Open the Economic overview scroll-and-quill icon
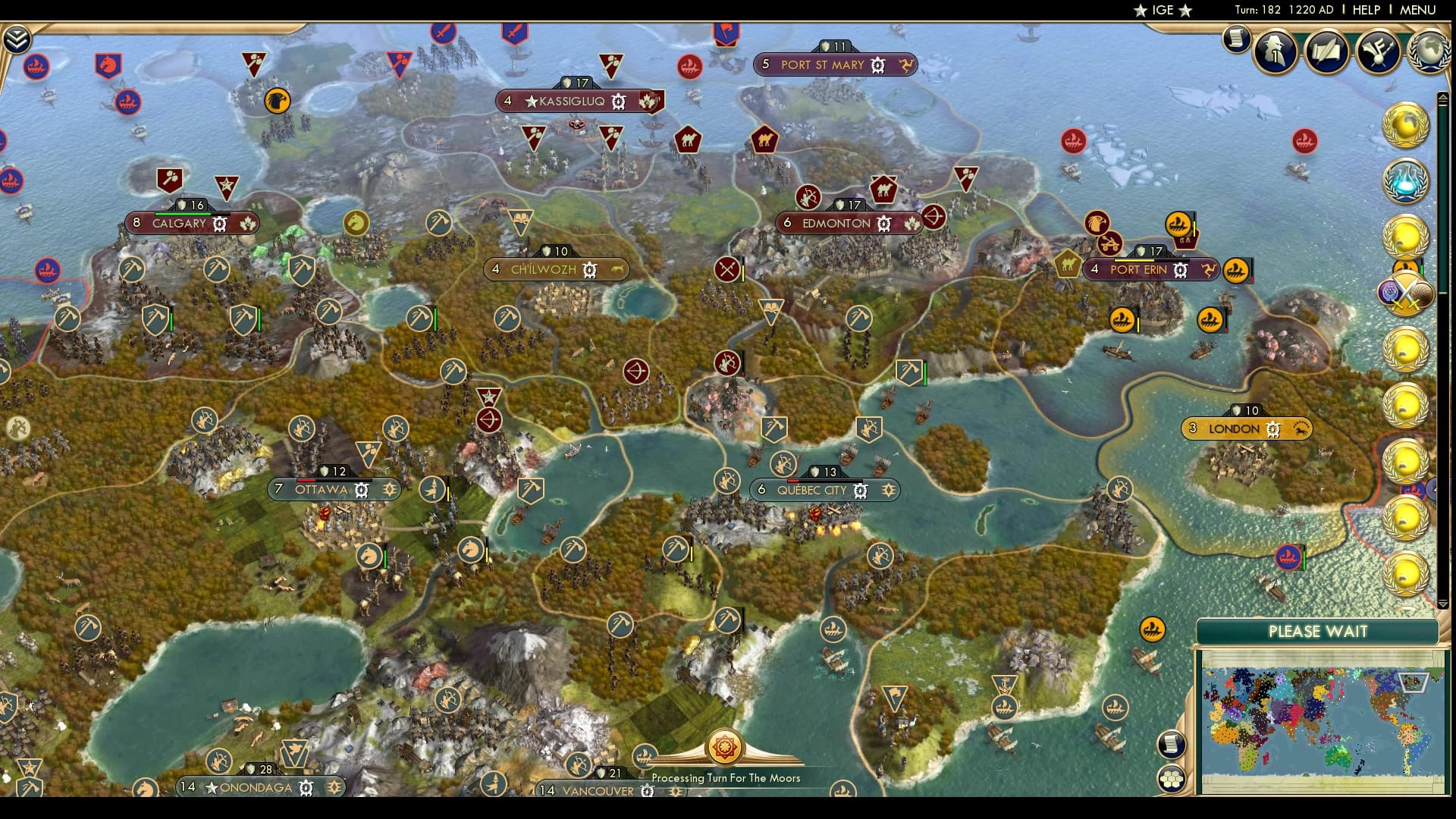The image size is (1456, 819). [x=1326, y=49]
